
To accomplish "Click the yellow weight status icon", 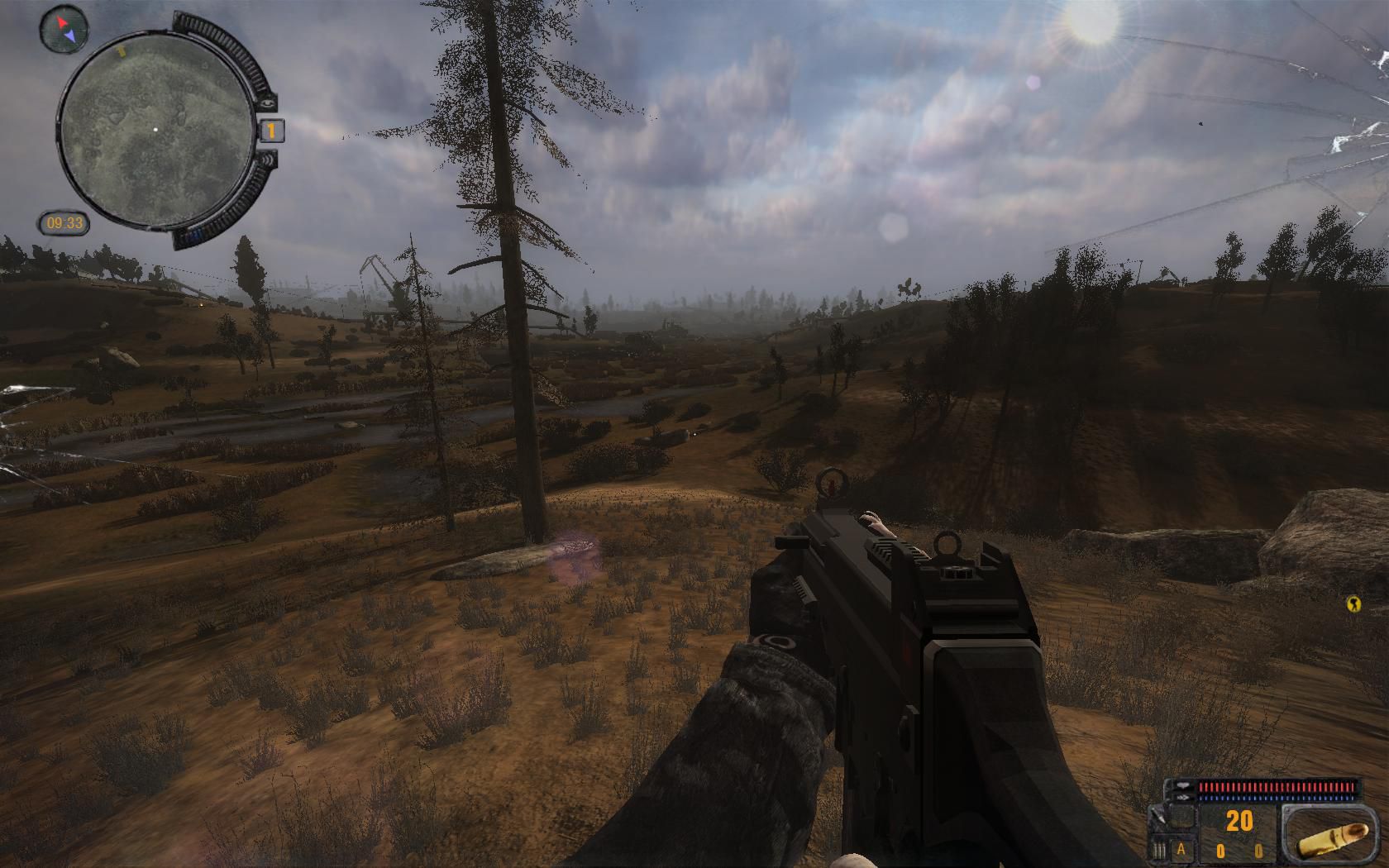I will (1353, 603).
